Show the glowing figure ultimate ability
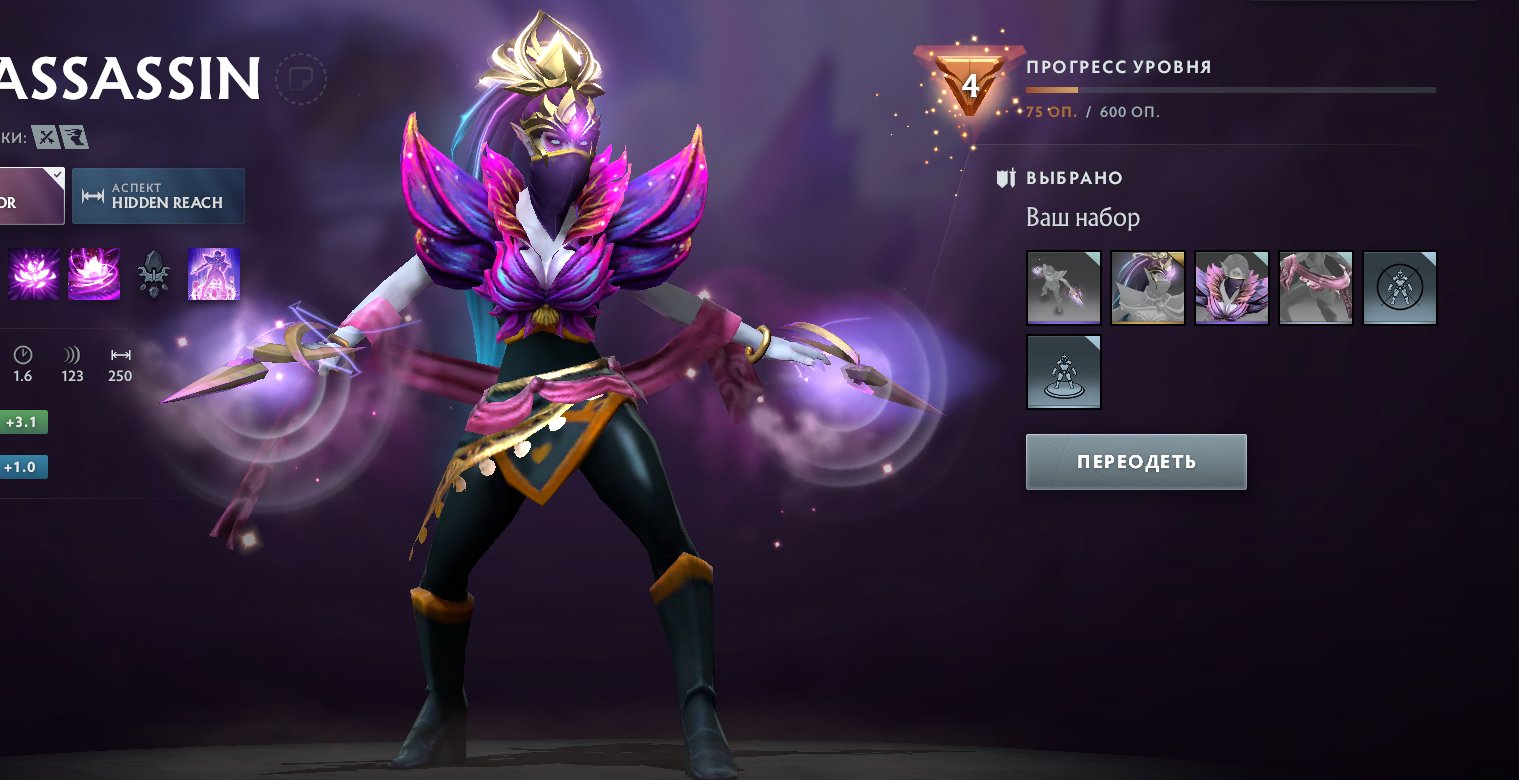 coord(214,274)
